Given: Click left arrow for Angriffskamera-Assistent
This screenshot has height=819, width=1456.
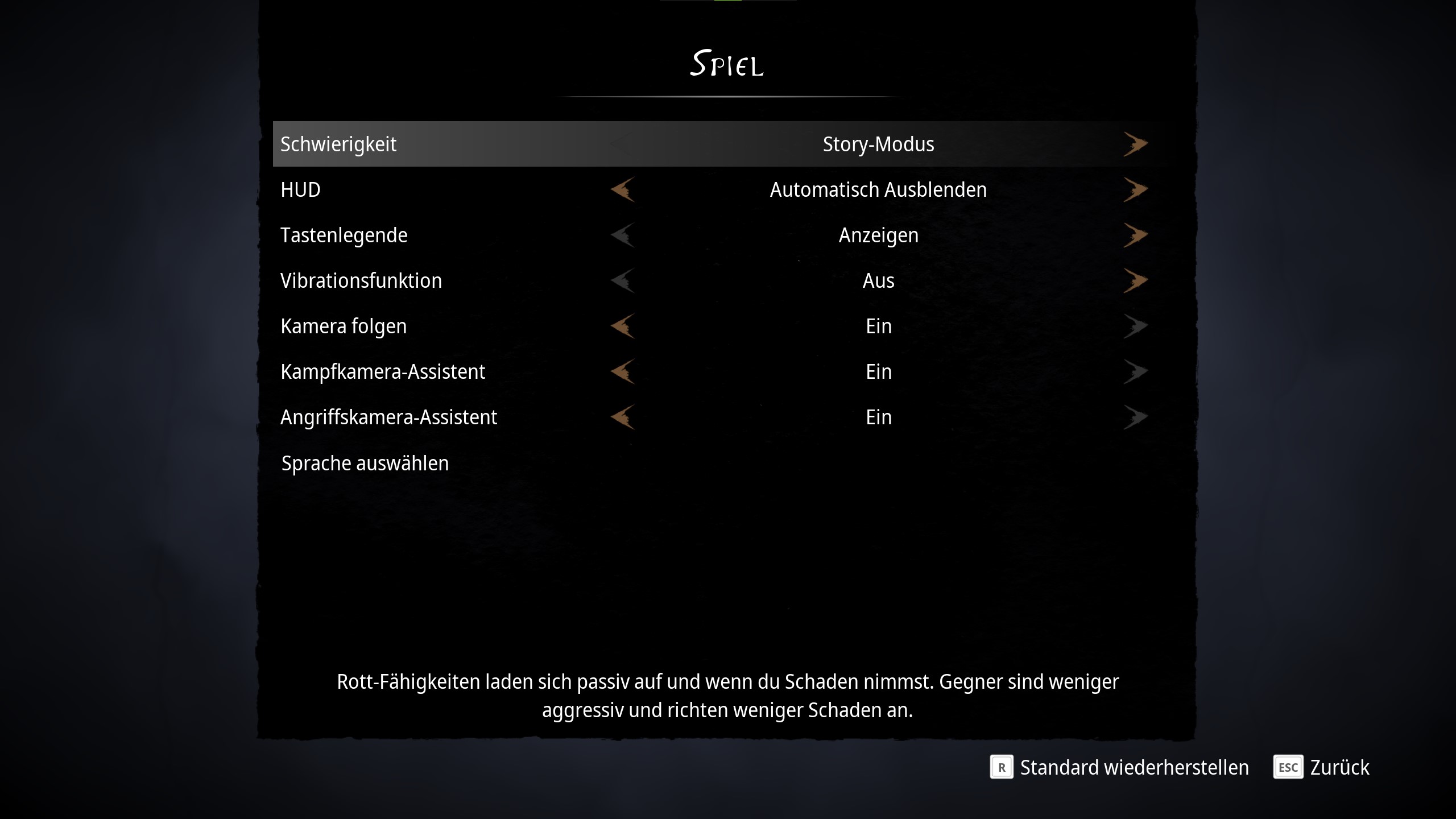Looking at the screenshot, I should pos(623,417).
